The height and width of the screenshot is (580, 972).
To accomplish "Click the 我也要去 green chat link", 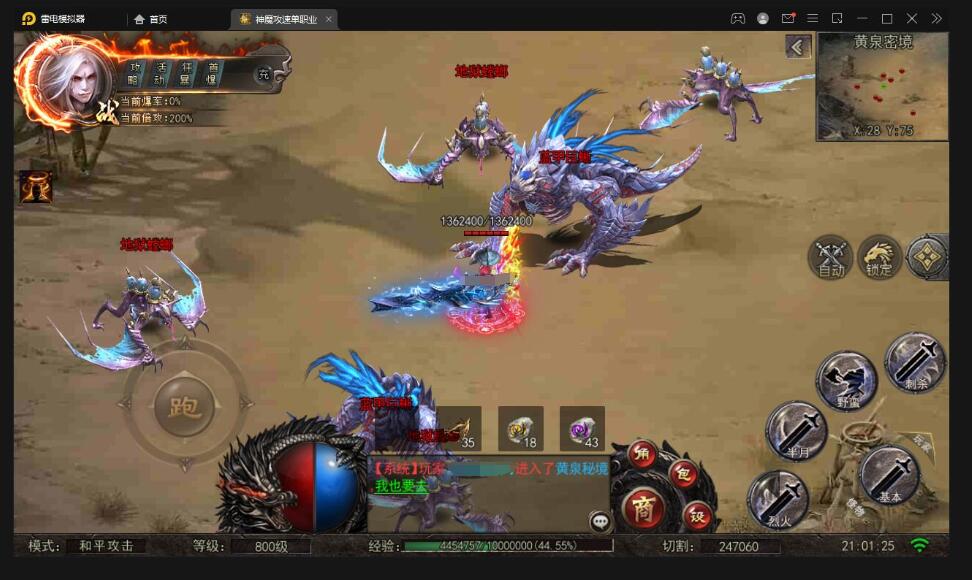I will tap(401, 486).
